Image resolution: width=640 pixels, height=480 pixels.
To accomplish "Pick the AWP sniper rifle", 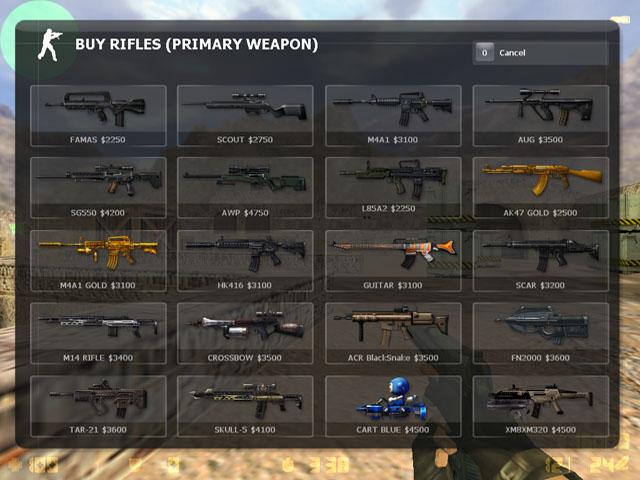I will click(245, 187).
